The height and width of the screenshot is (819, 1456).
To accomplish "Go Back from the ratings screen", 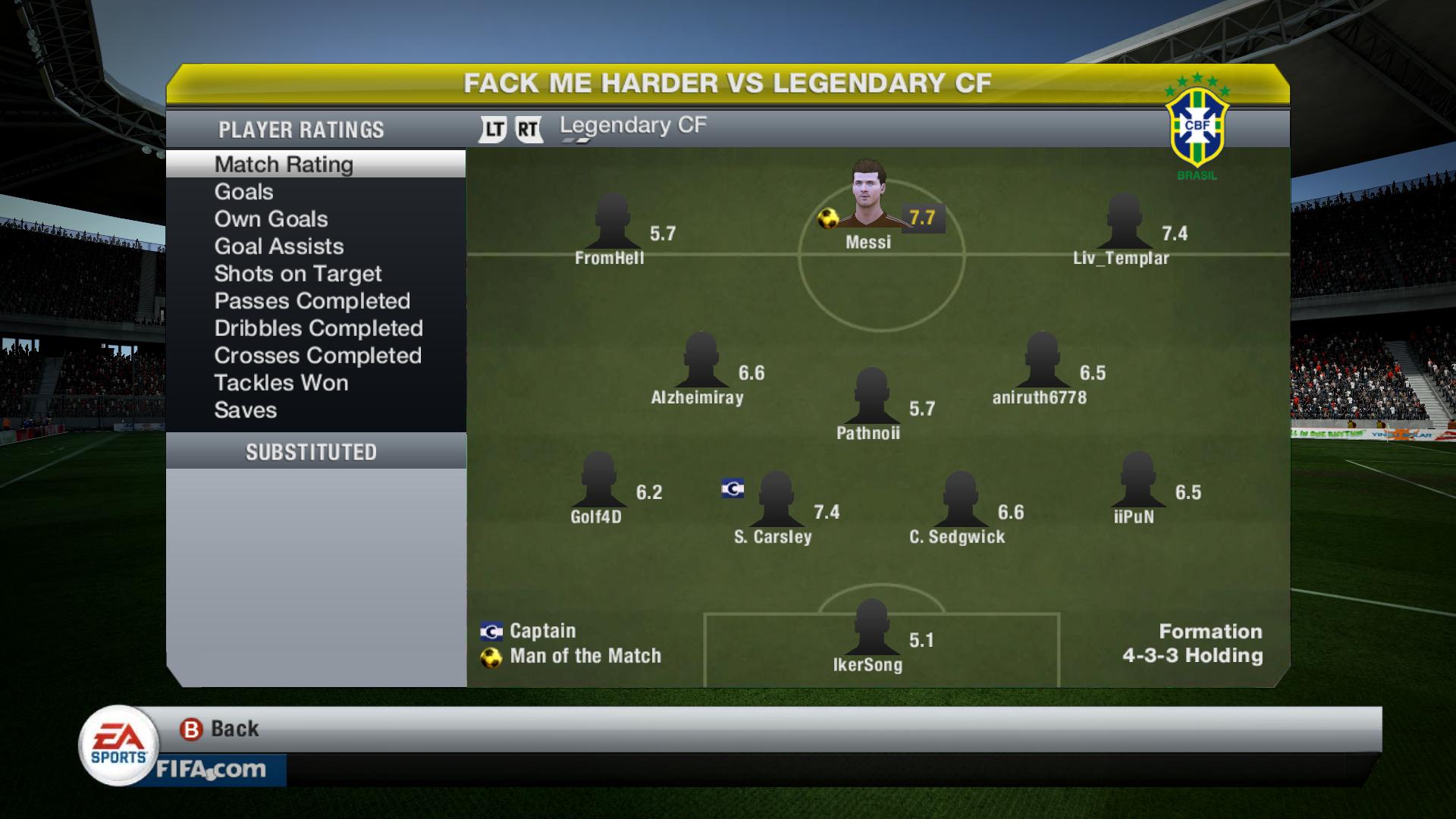I will [220, 729].
